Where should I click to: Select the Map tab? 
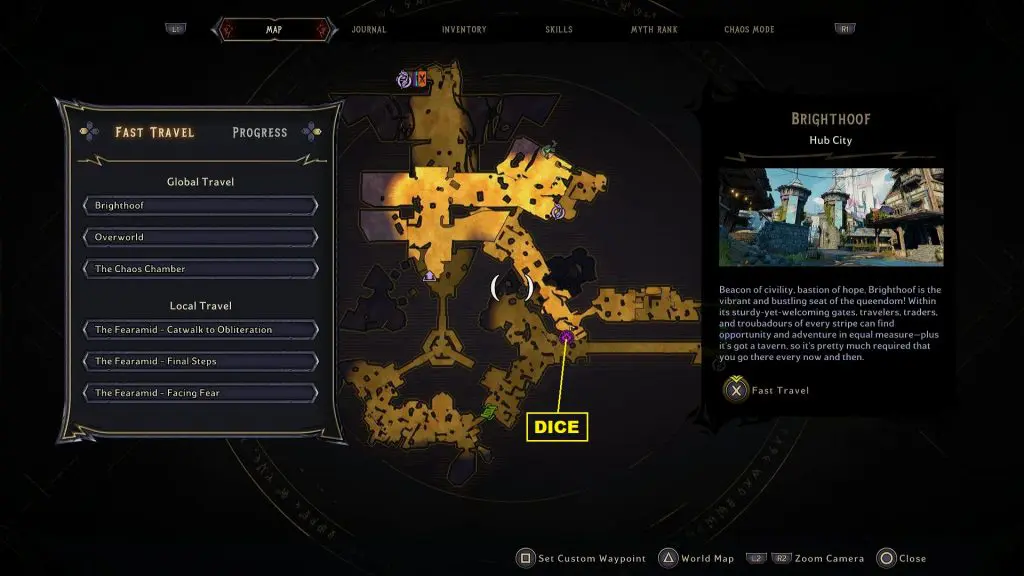[273, 30]
